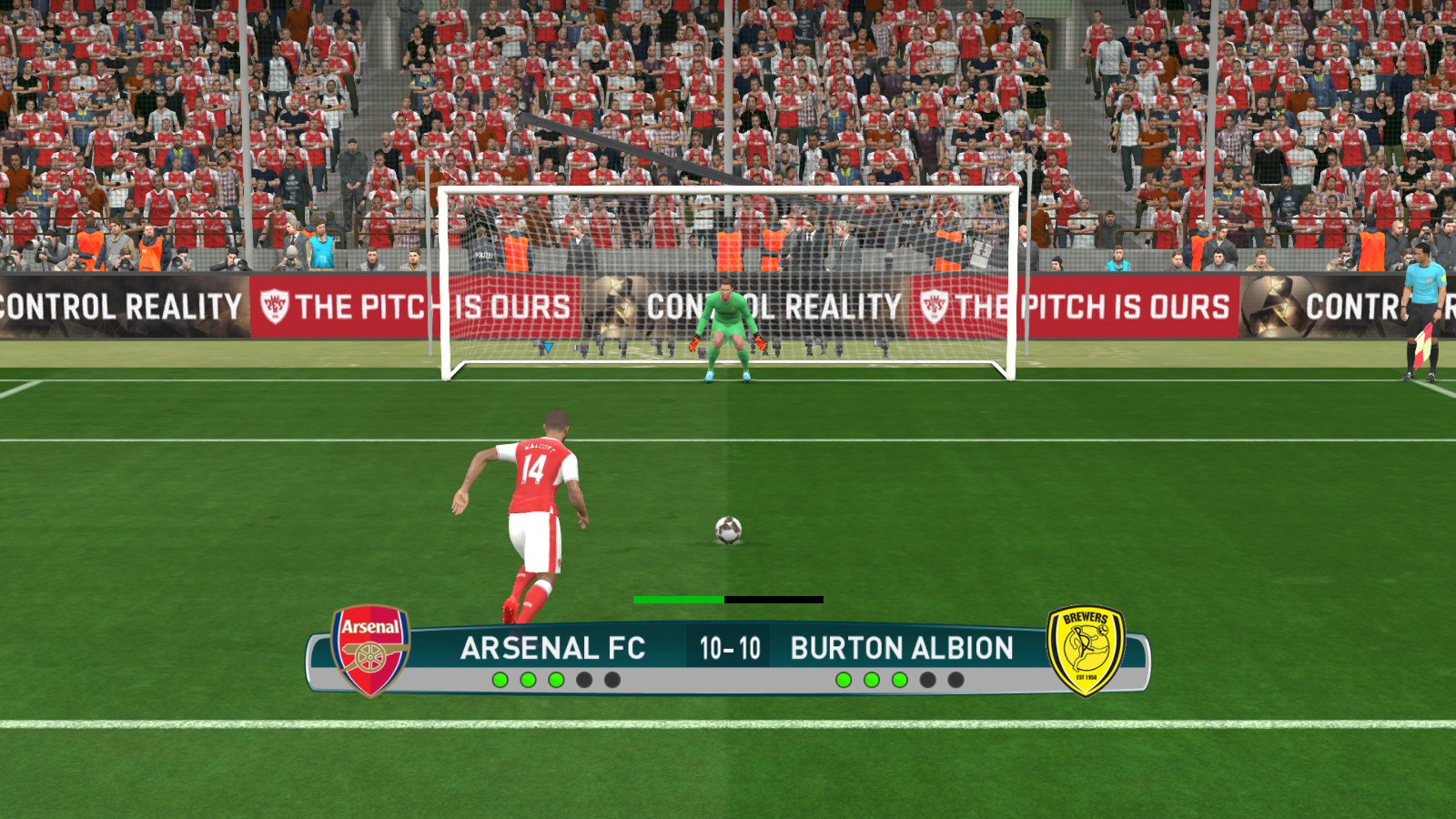Select the Burton Albion team name
The image size is (1456, 819).
(x=901, y=648)
